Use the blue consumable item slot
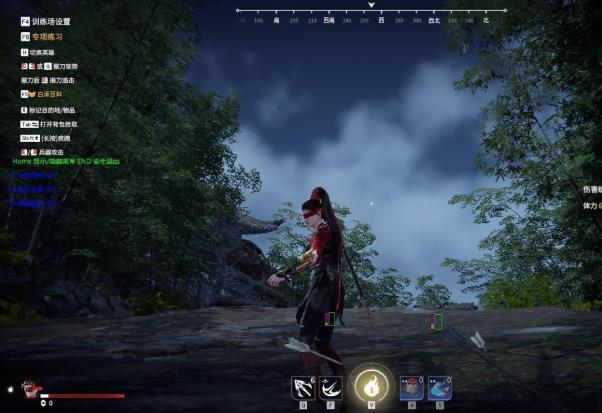This screenshot has height=413, width=602. (x=439, y=388)
